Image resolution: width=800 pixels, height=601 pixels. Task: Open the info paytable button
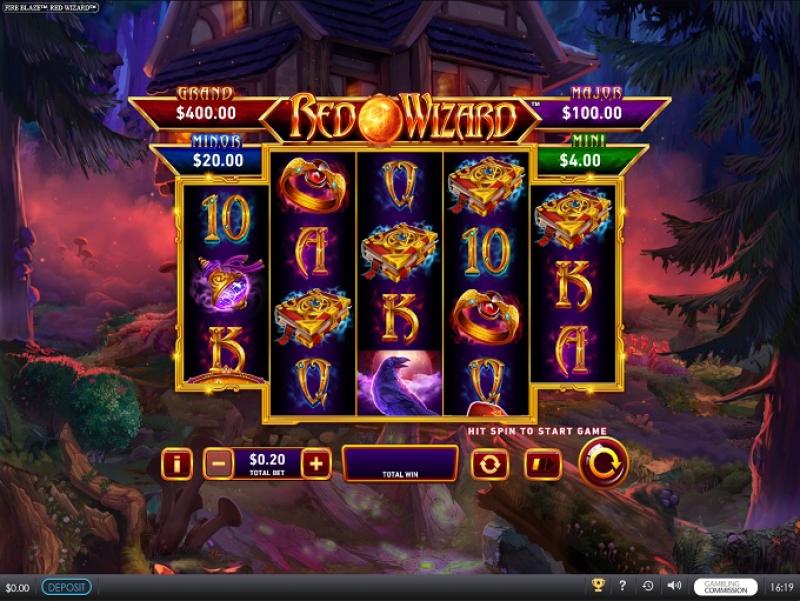click(x=177, y=464)
